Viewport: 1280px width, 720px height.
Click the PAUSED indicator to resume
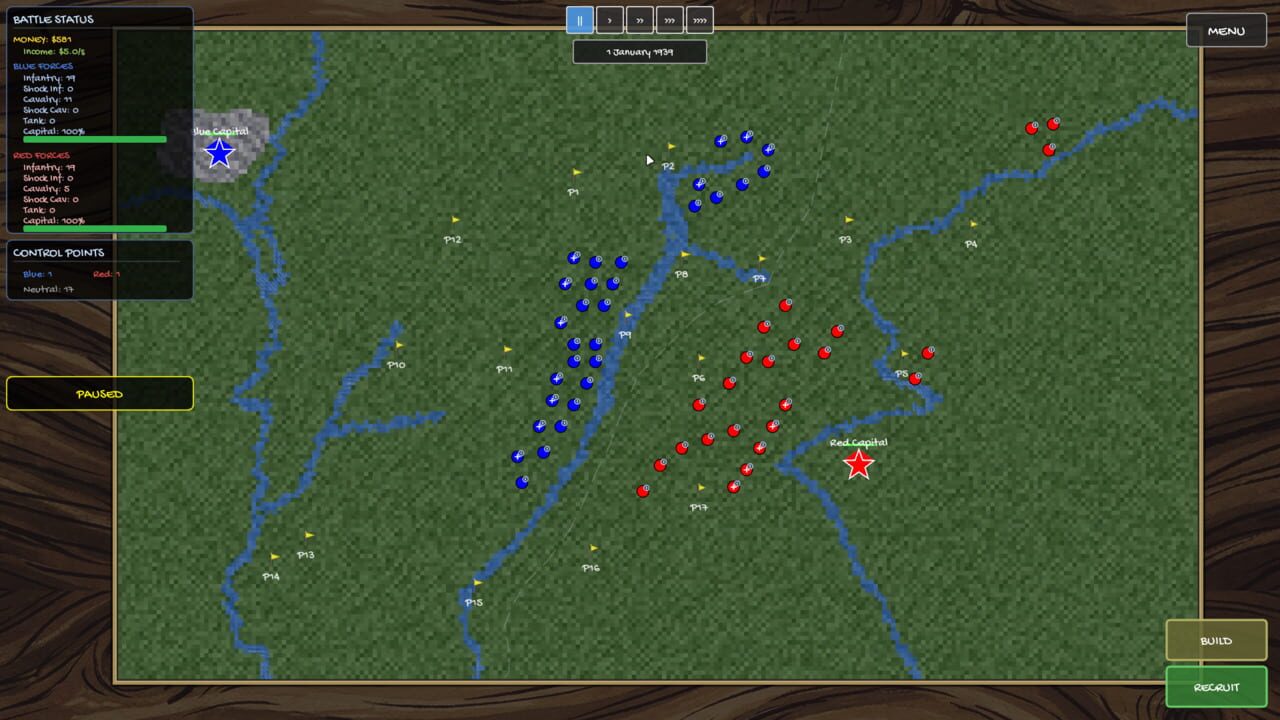click(99, 393)
